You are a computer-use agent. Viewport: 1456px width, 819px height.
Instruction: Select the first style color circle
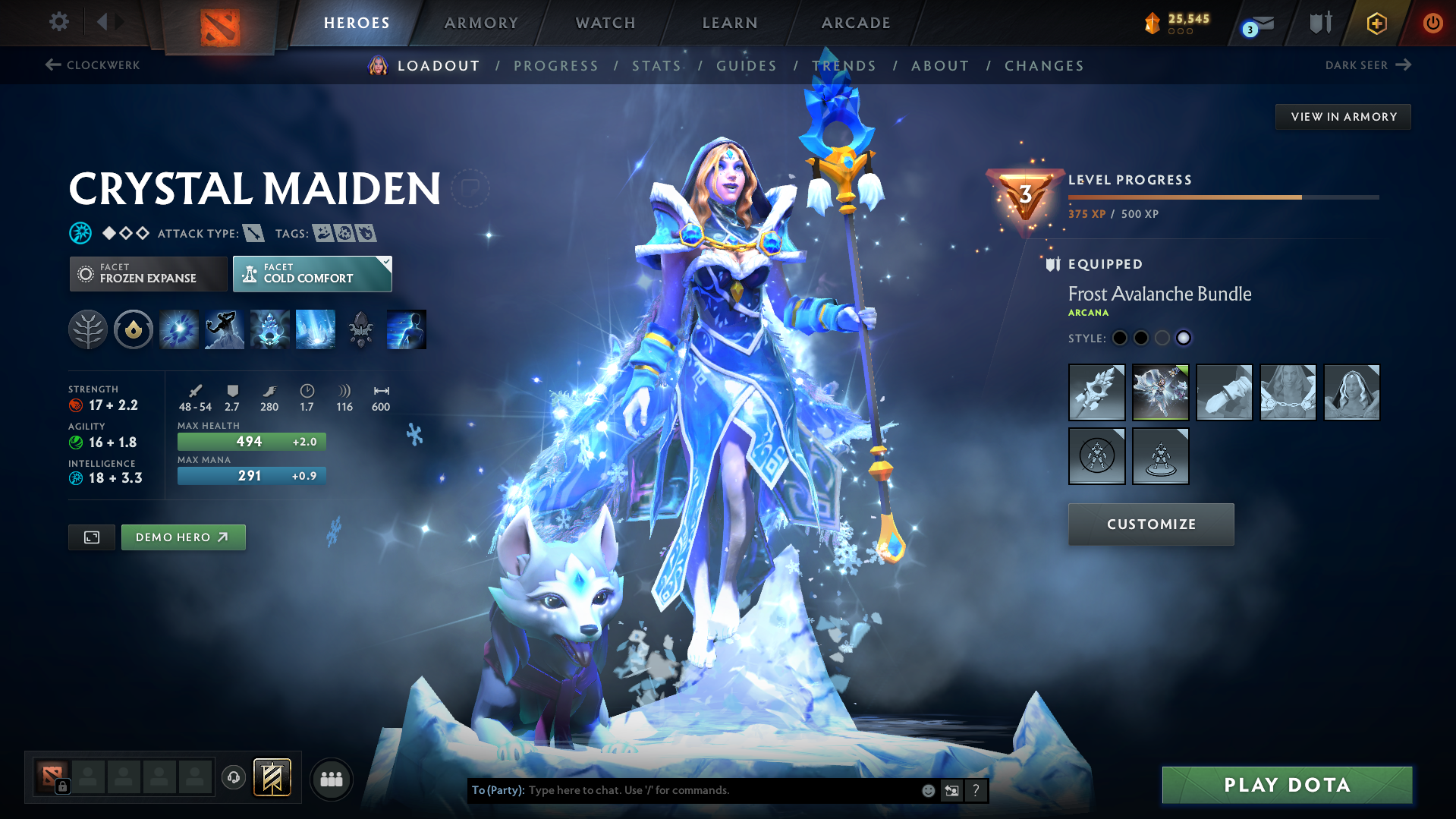(1119, 338)
